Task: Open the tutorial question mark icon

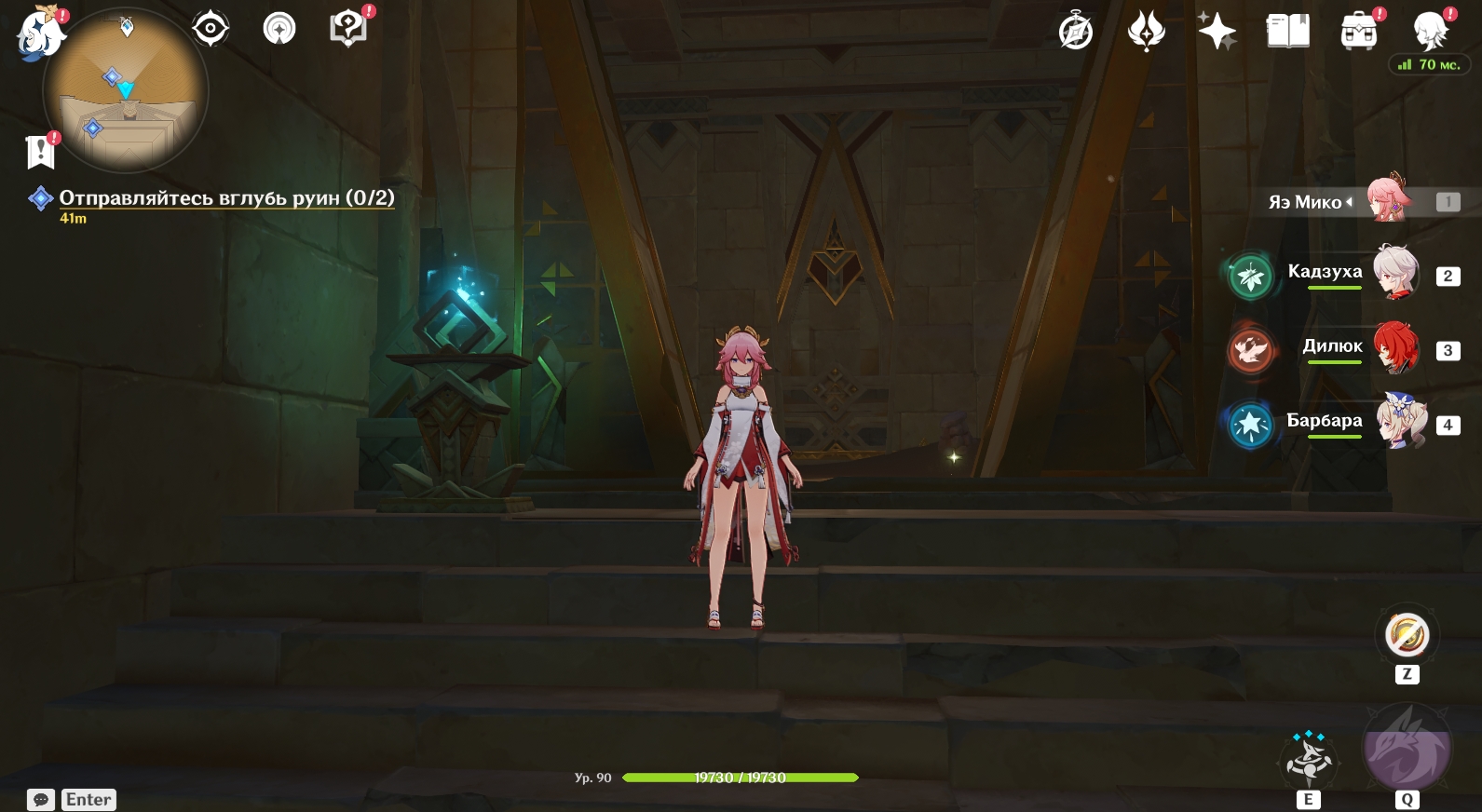Action: pyautogui.click(x=348, y=29)
